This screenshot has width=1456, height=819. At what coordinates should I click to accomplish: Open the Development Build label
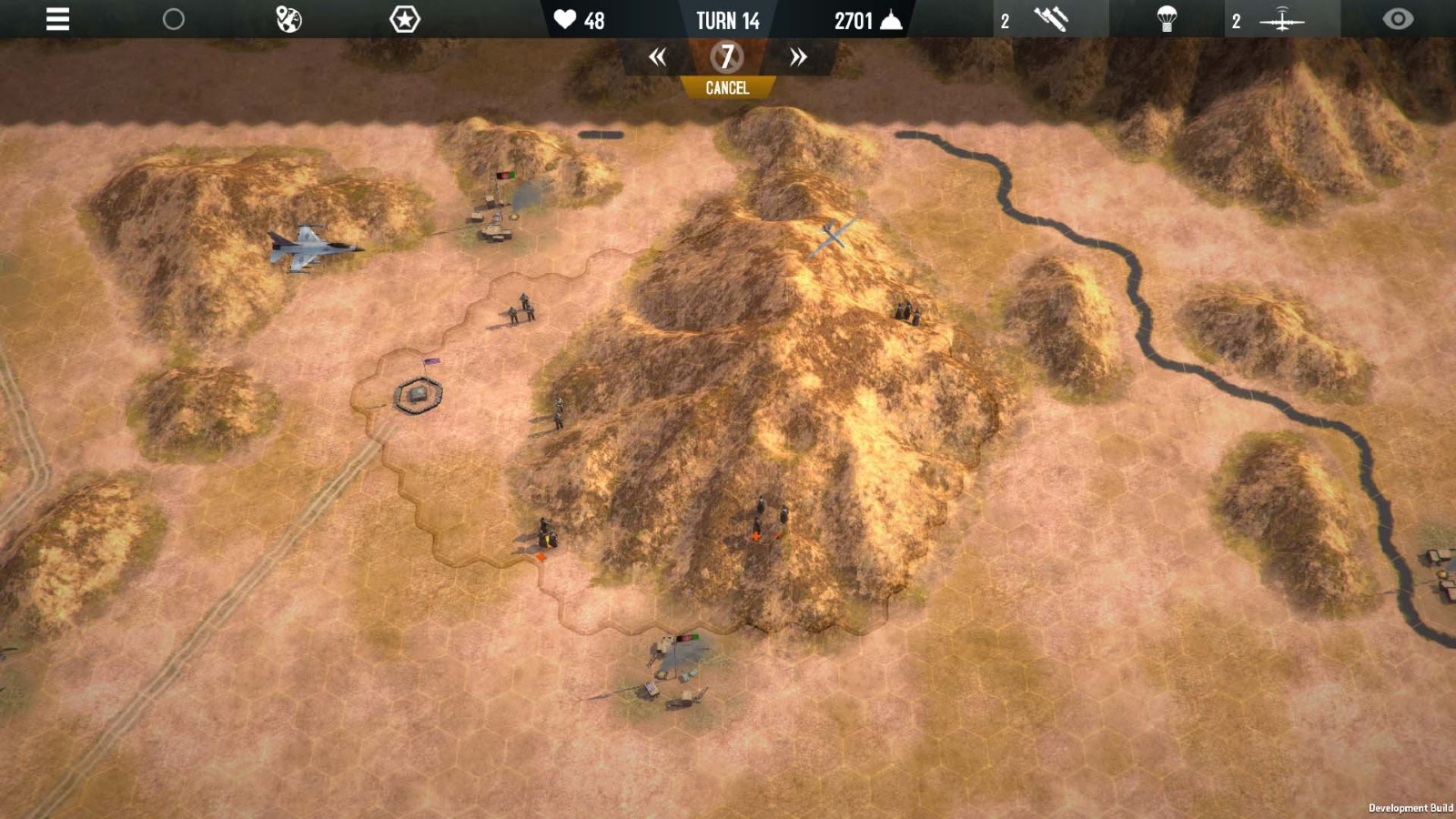click(x=1409, y=806)
